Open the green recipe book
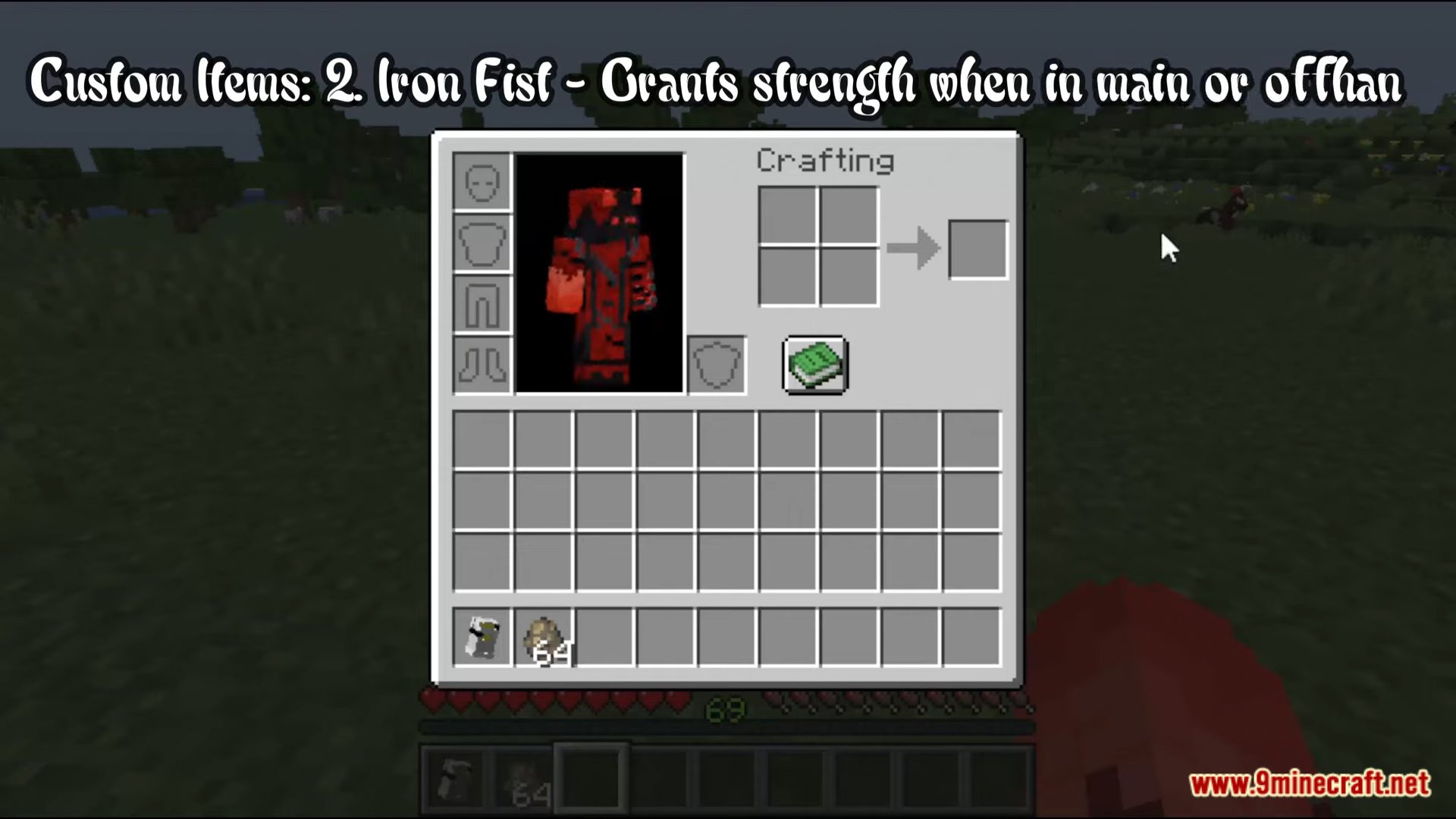 click(814, 366)
